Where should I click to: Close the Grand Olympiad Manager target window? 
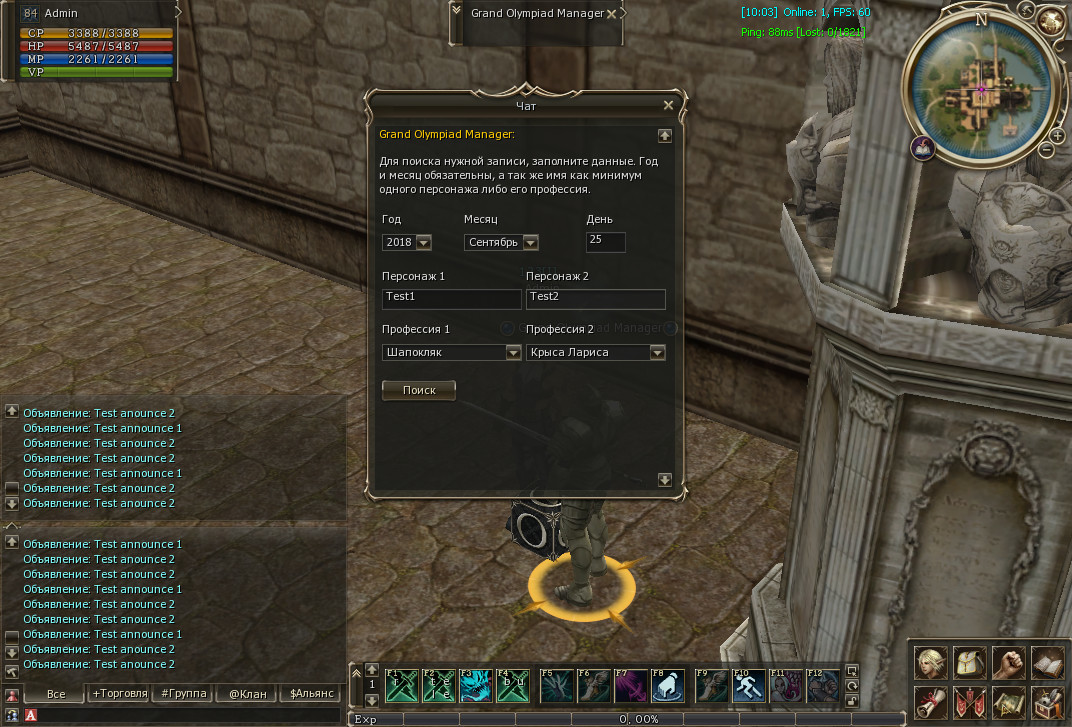(x=611, y=14)
